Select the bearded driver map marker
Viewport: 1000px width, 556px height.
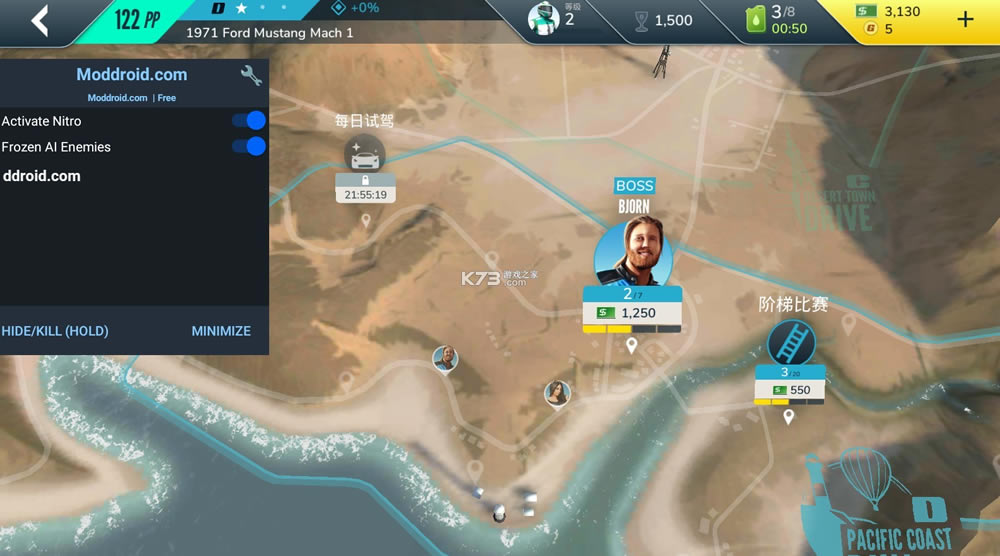(445, 358)
